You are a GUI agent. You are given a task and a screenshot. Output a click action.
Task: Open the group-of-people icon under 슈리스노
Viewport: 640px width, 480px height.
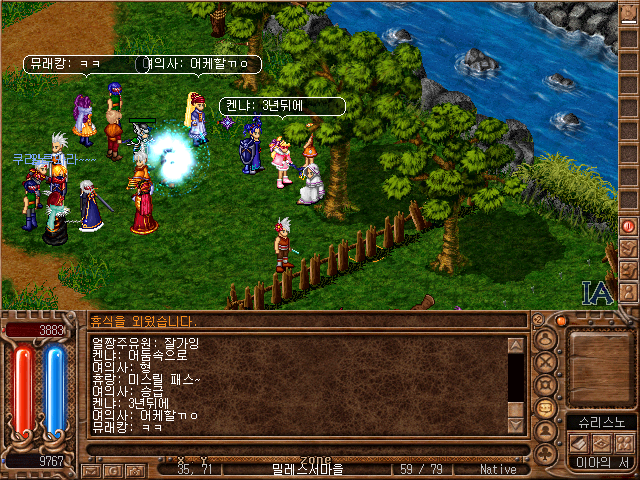[x=624, y=442]
